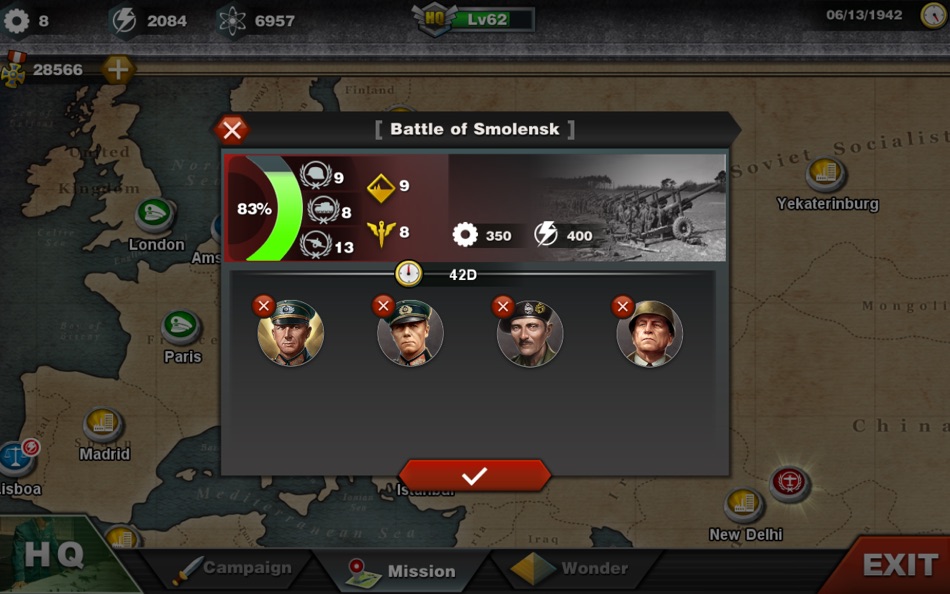Viewport: 950px width, 594px height.
Task: Select the mustached general in black beret
Action: (x=529, y=334)
